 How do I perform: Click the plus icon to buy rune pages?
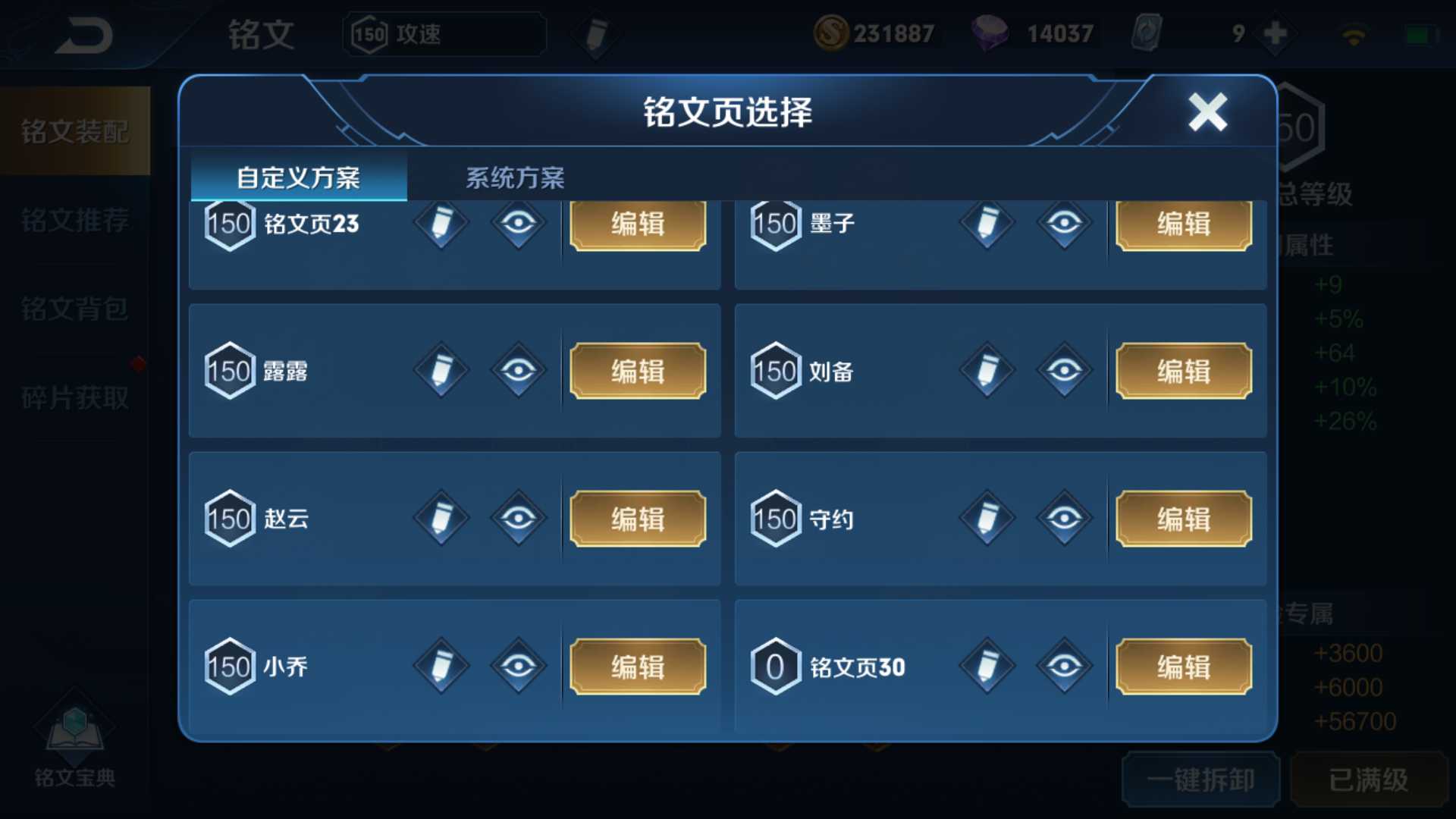click(x=1274, y=32)
